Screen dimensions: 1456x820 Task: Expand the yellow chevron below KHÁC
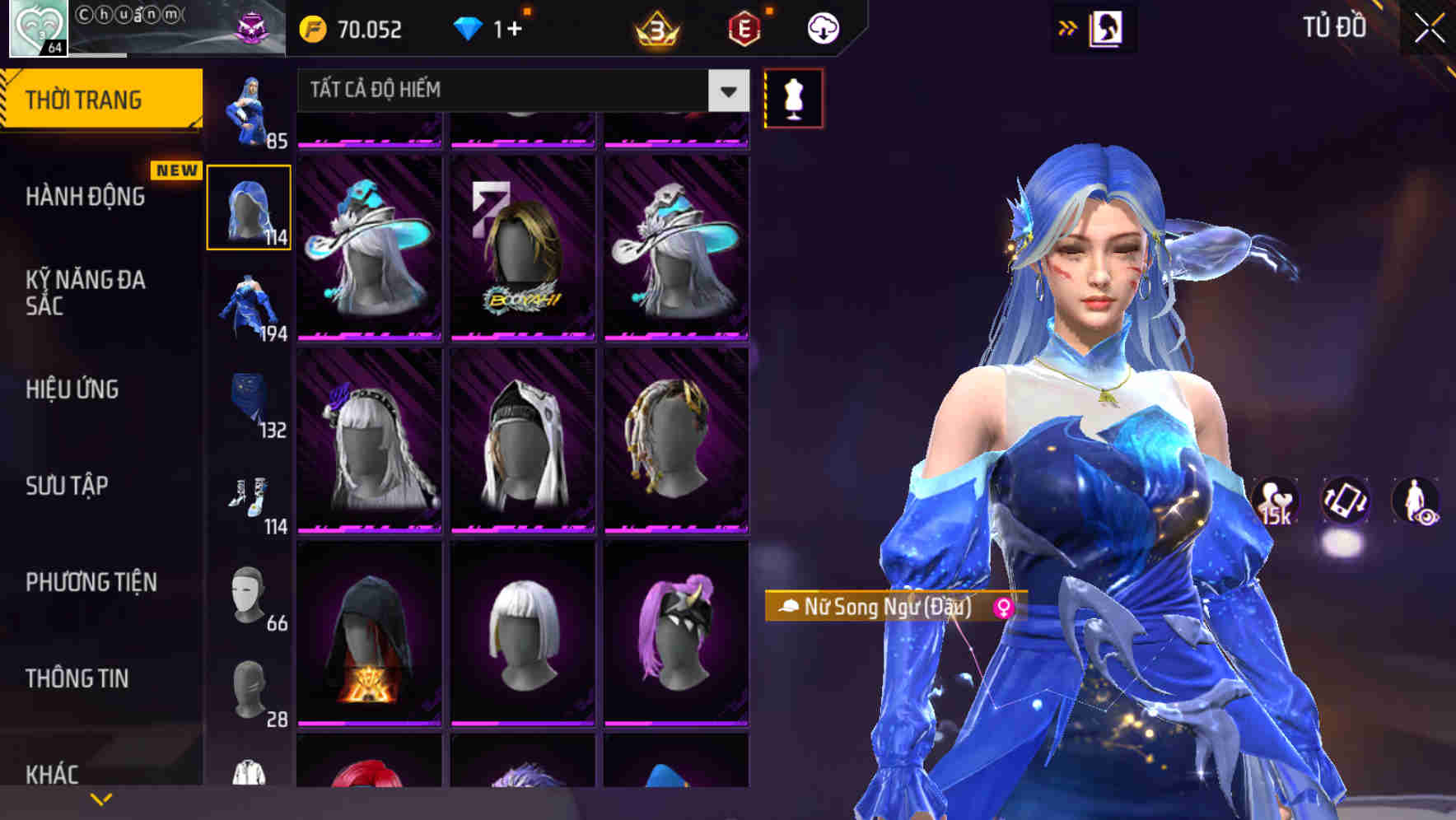101,798
